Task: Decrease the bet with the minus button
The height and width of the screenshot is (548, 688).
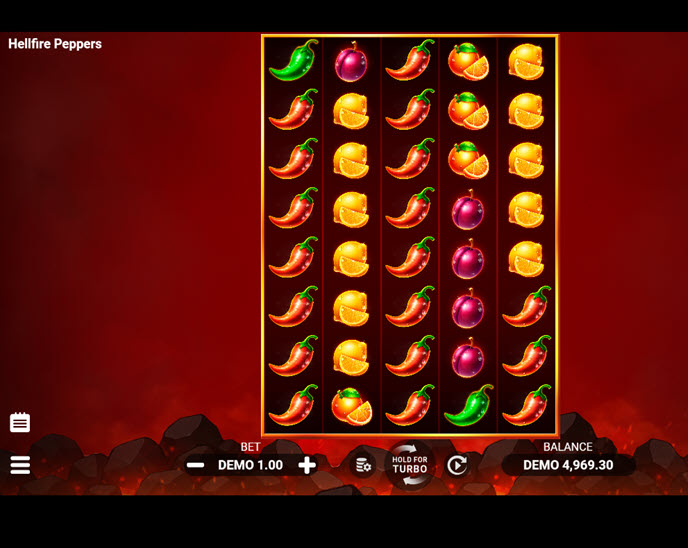Action: pos(196,465)
